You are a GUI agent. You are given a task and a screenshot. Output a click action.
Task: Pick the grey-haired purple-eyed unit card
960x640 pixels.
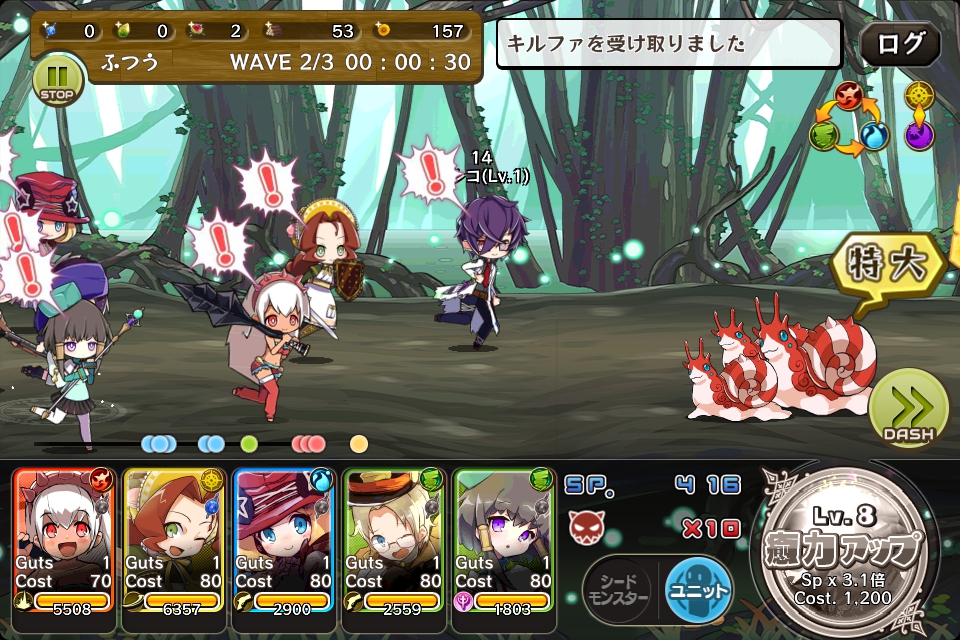pyautogui.click(x=504, y=540)
